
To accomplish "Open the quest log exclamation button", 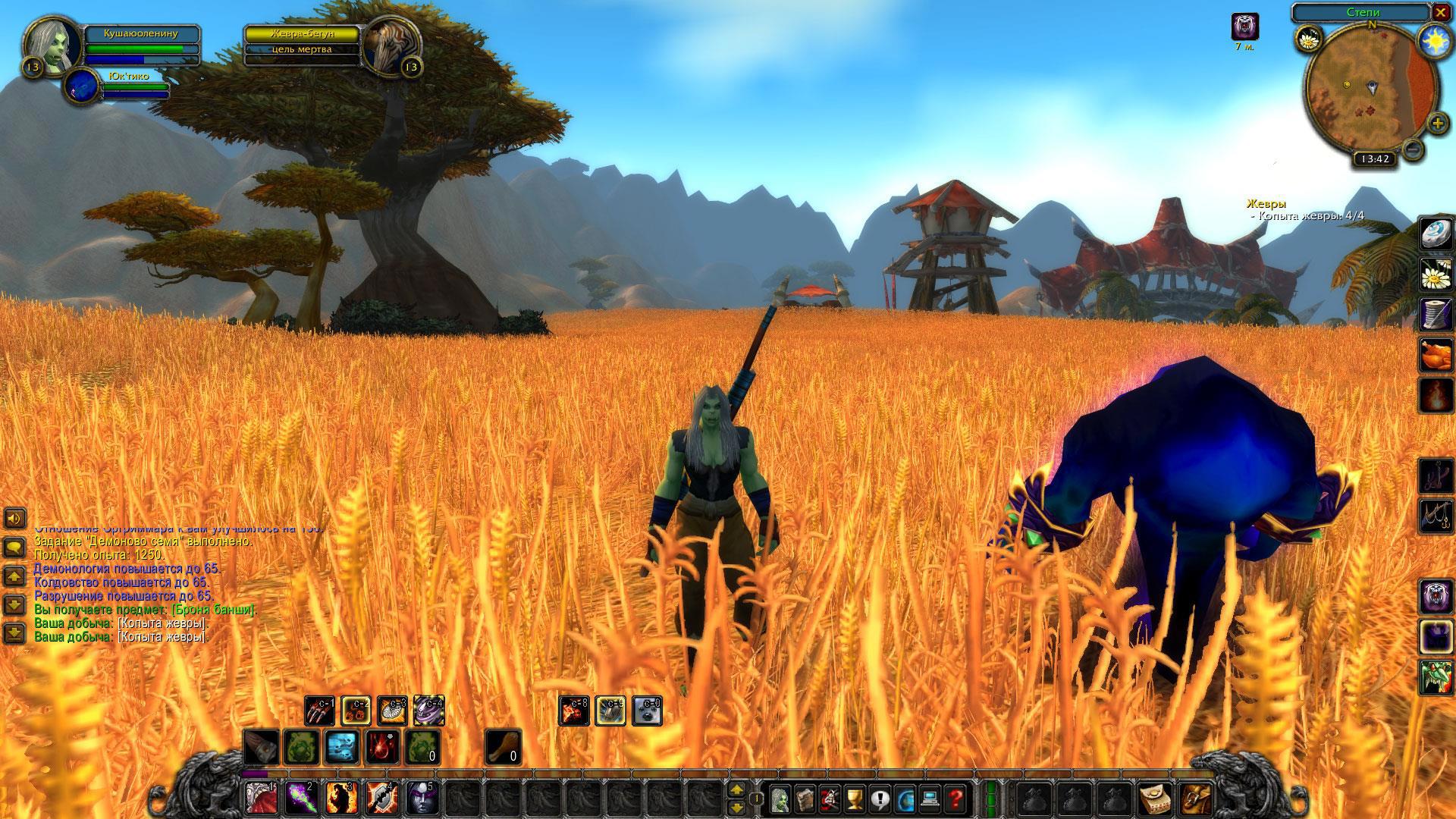I will [x=880, y=798].
